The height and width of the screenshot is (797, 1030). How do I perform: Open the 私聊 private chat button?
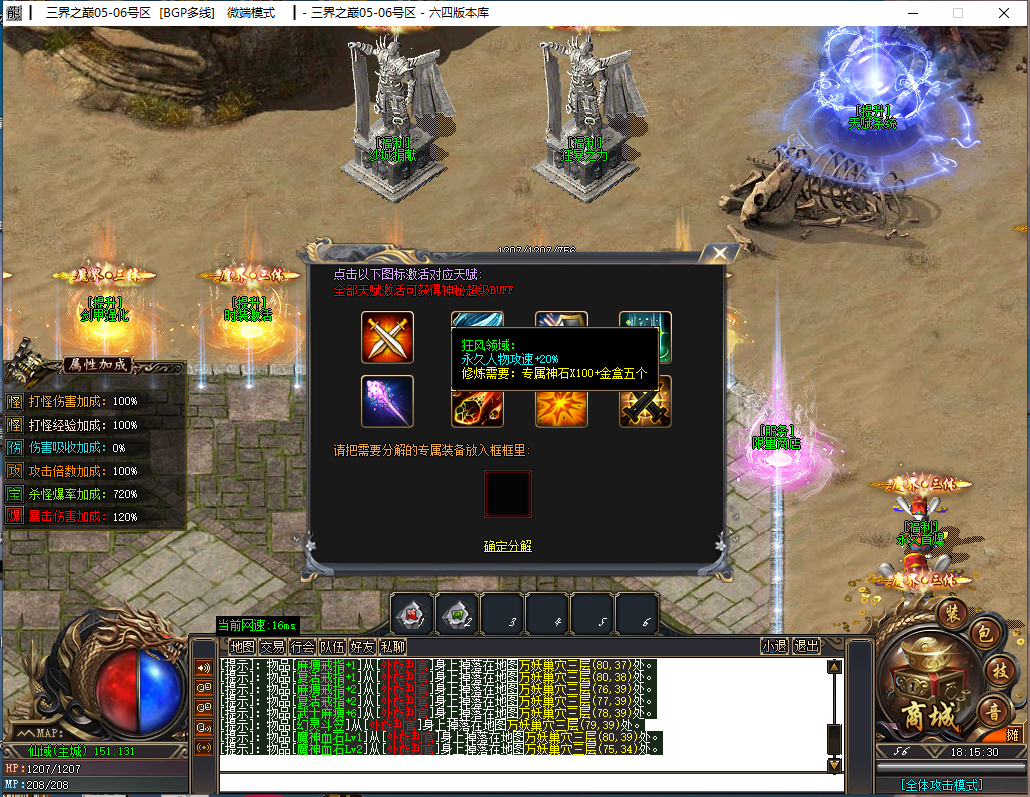coord(392,646)
